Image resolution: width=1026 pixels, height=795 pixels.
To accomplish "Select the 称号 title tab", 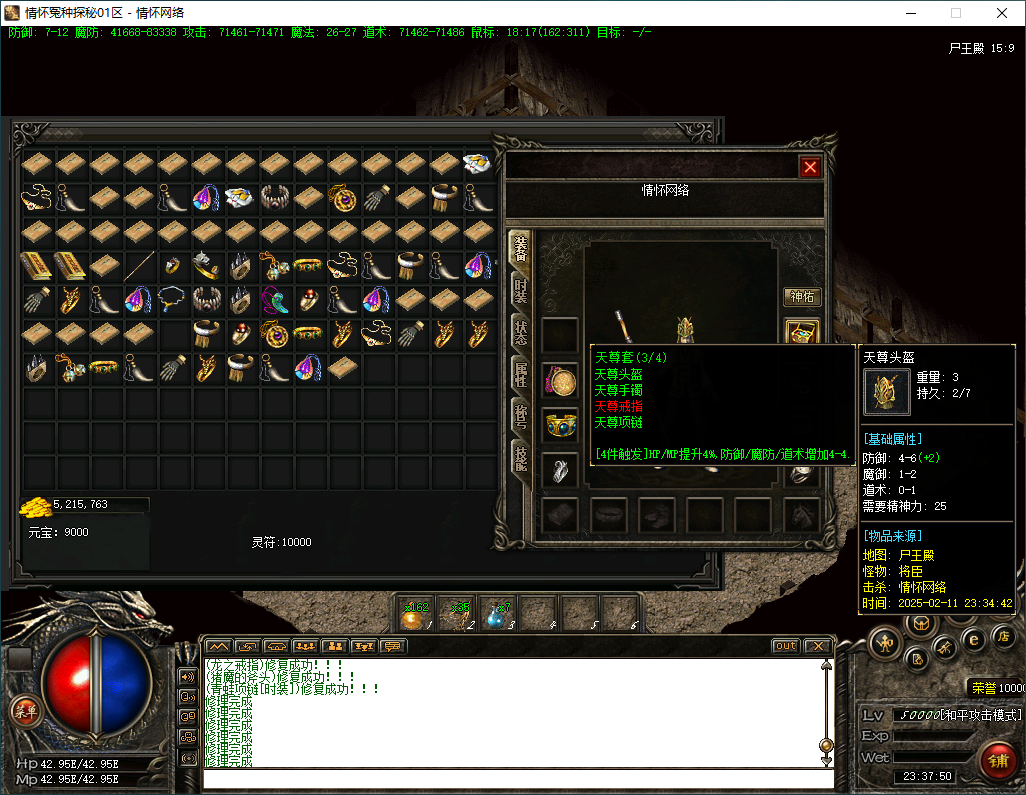I will click(x=520, y=417).
